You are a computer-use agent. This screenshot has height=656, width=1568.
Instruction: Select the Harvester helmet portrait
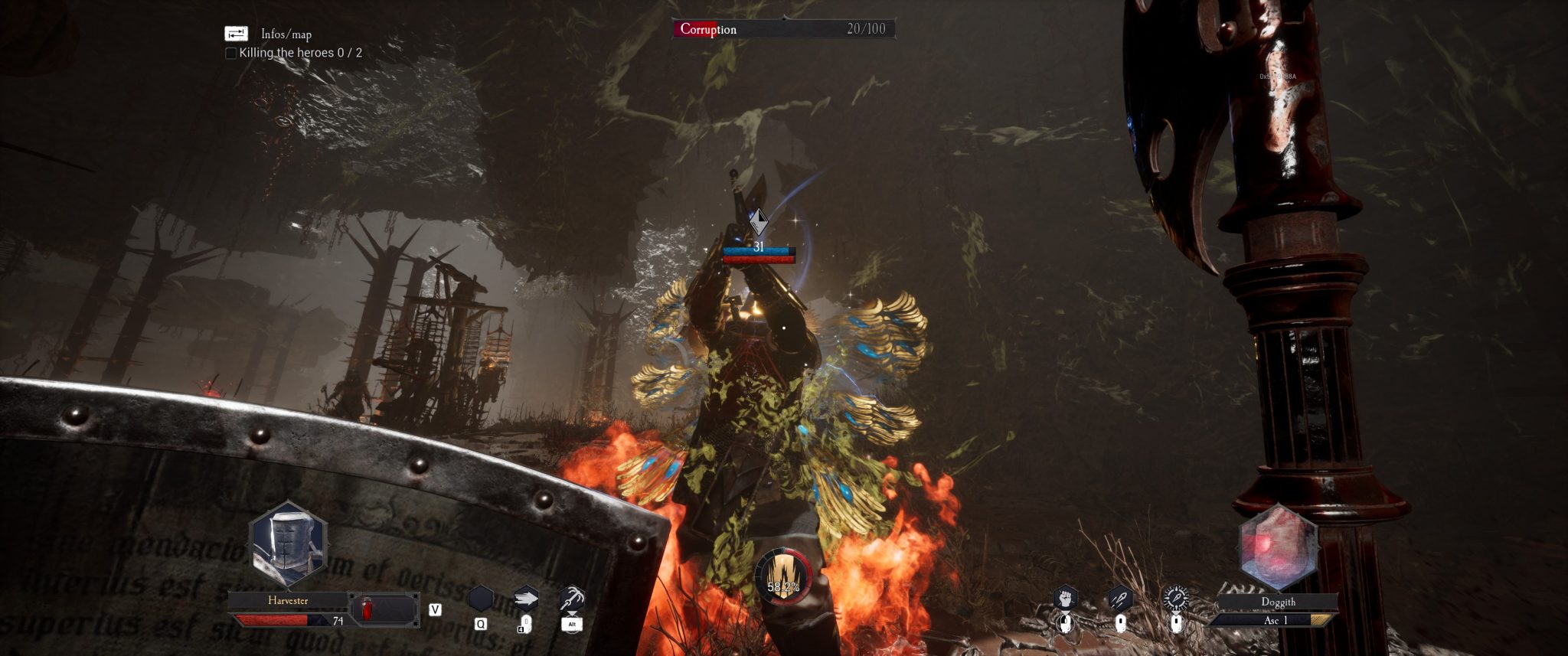pos(289,543)
